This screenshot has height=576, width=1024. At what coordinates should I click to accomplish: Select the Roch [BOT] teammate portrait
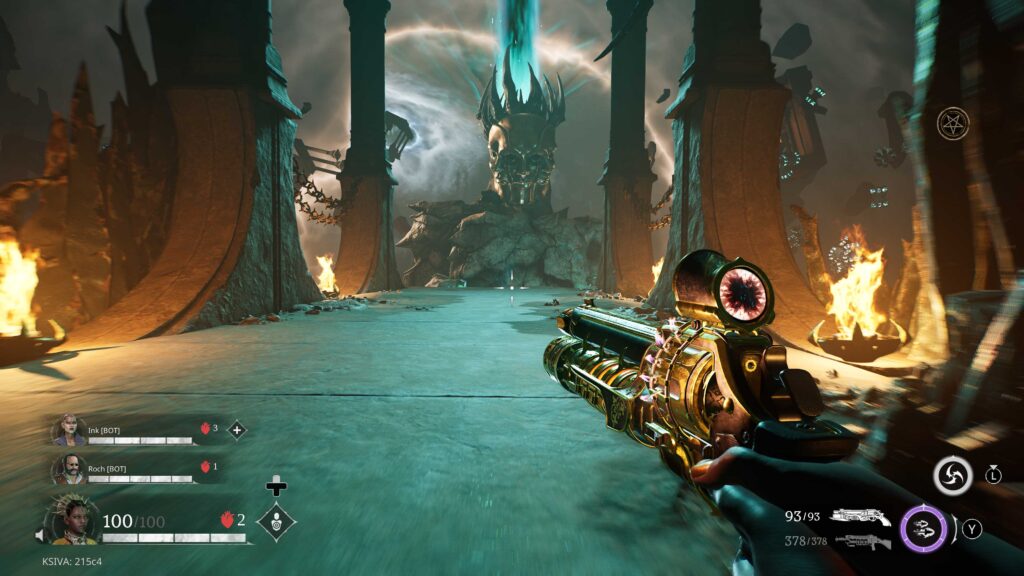tap(69, 468)
